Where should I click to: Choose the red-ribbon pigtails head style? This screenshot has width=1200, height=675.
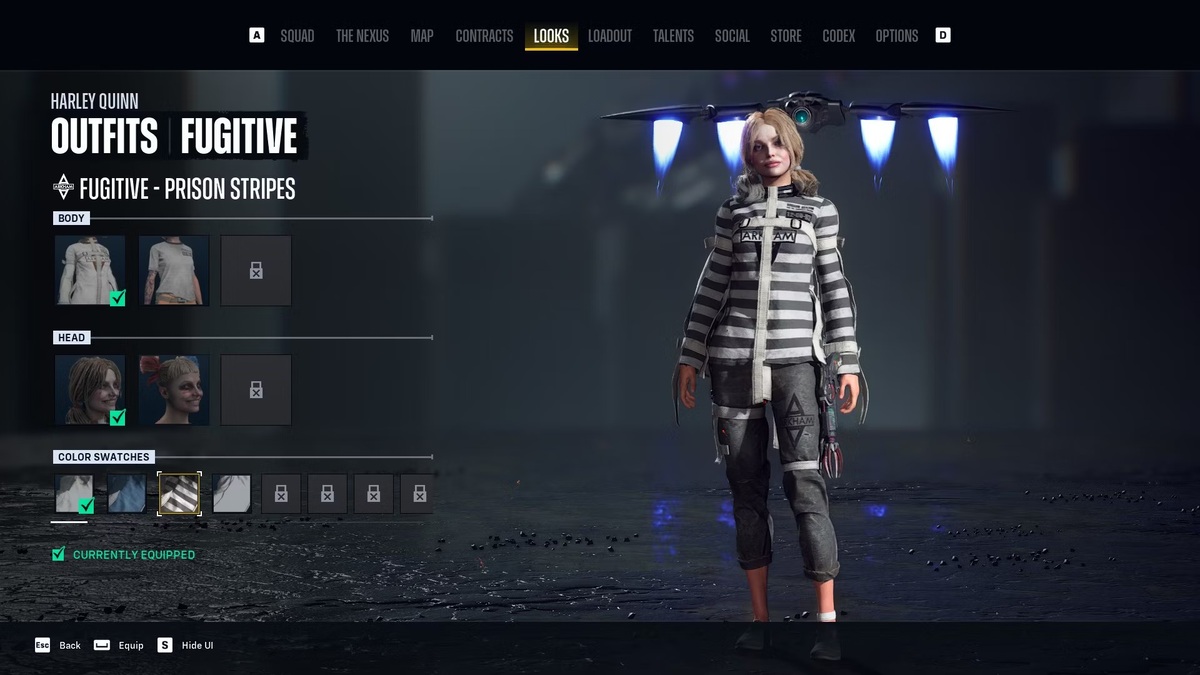[174, 389]
